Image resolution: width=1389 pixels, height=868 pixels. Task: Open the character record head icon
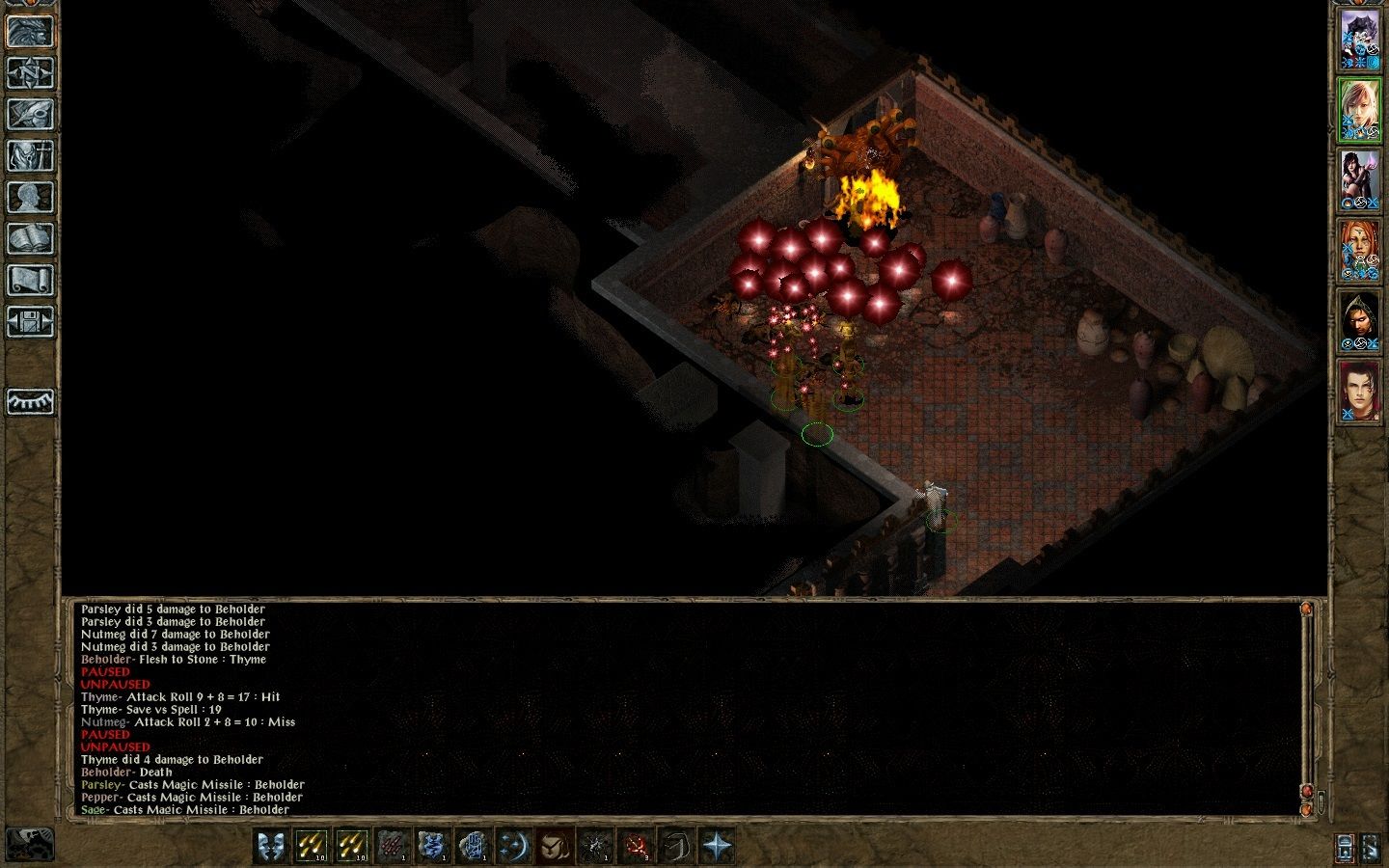tap(30, 197)
